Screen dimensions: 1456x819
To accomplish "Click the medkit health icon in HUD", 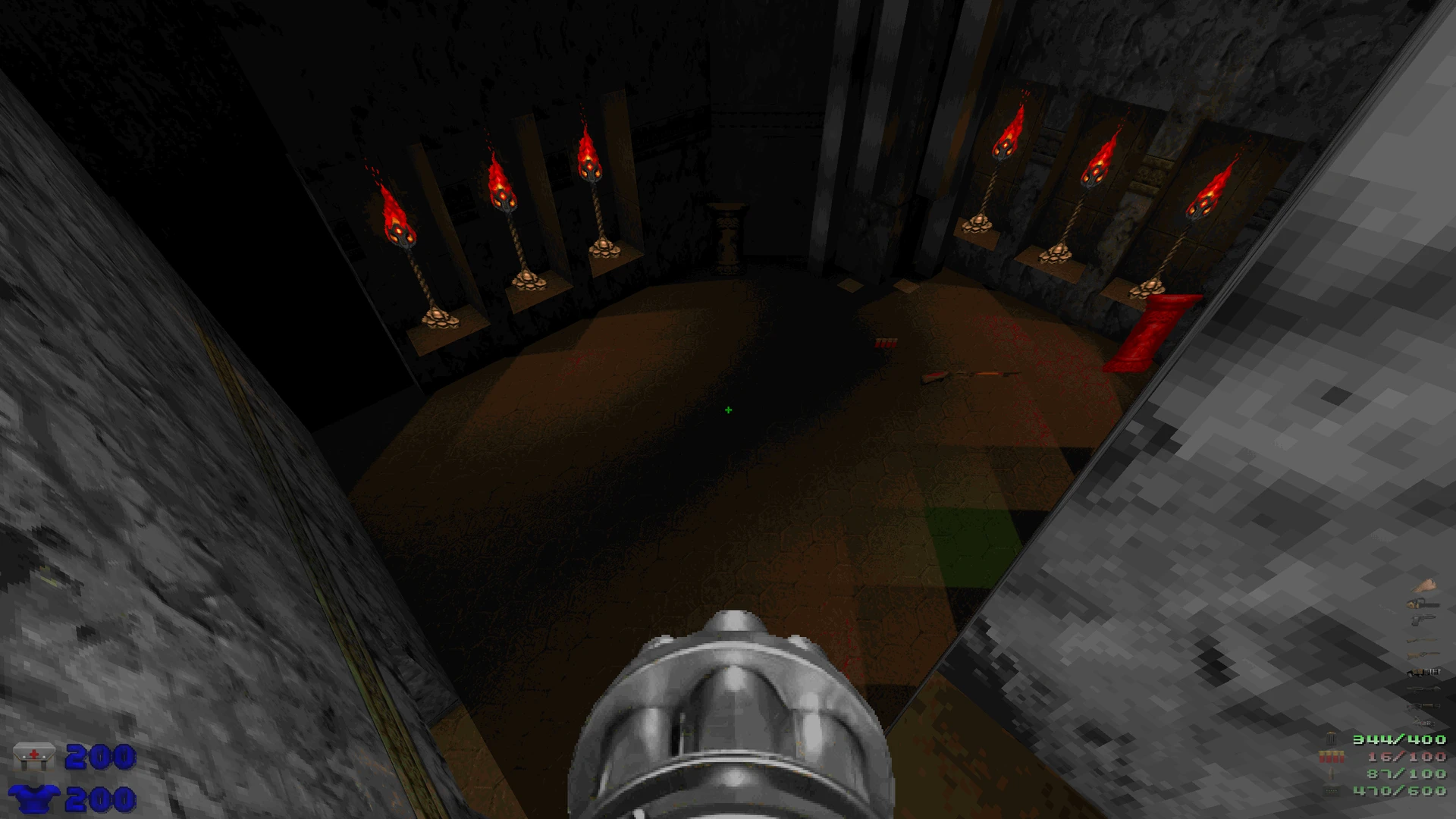I will click(33, 755).
